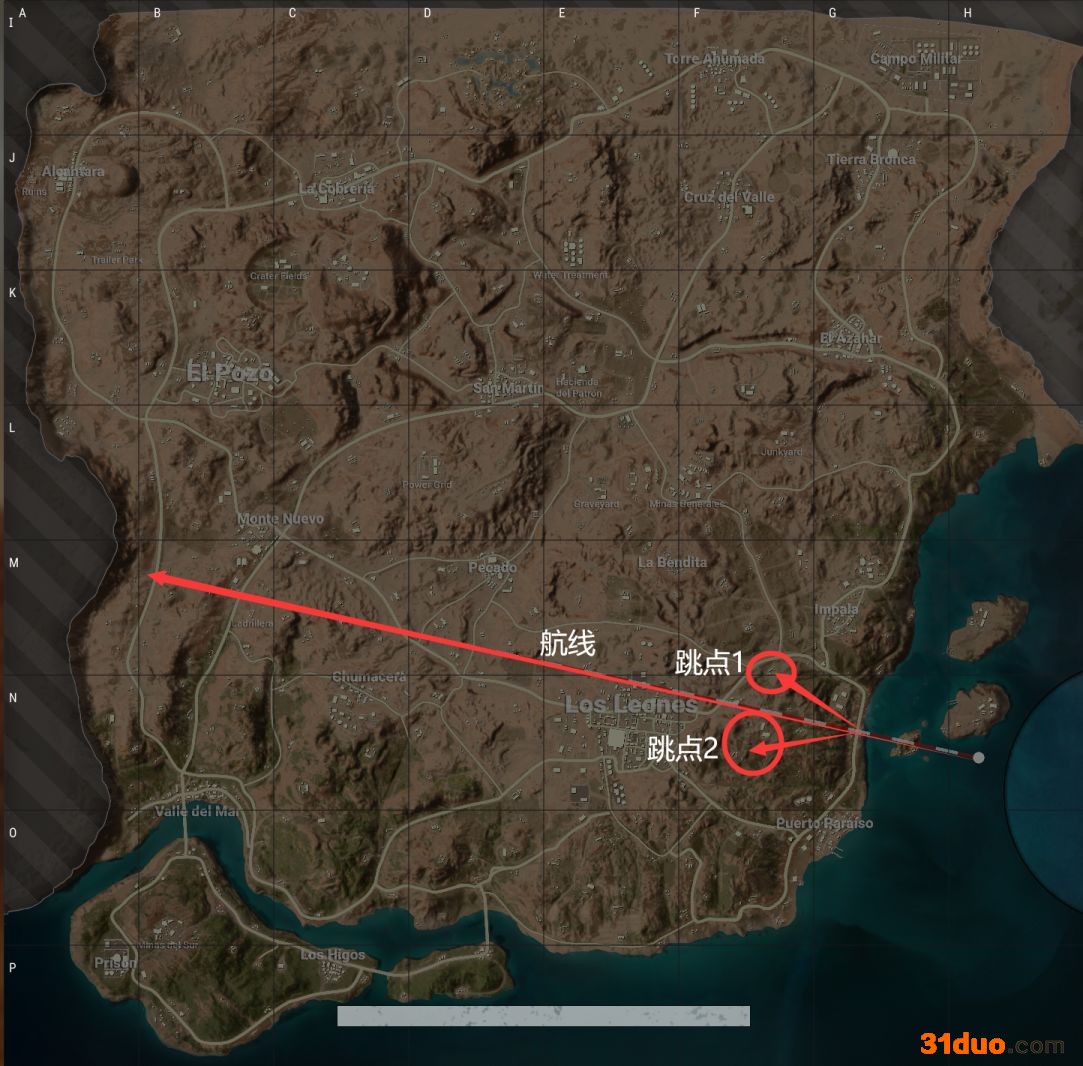Click the red circle for 跳点2

point(752,743)
